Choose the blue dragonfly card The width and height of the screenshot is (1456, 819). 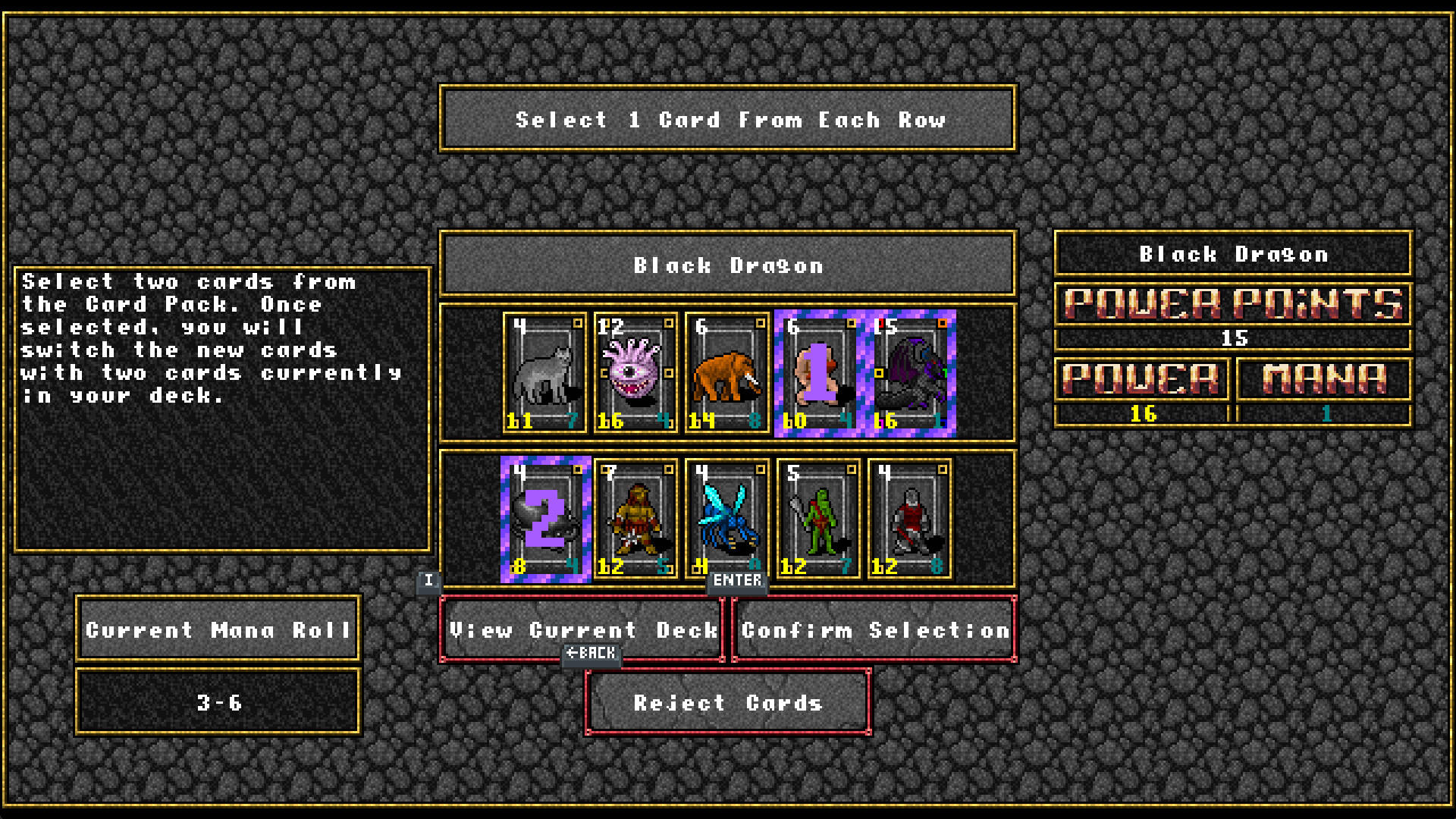pyautogui.click(x=726, y=519)
